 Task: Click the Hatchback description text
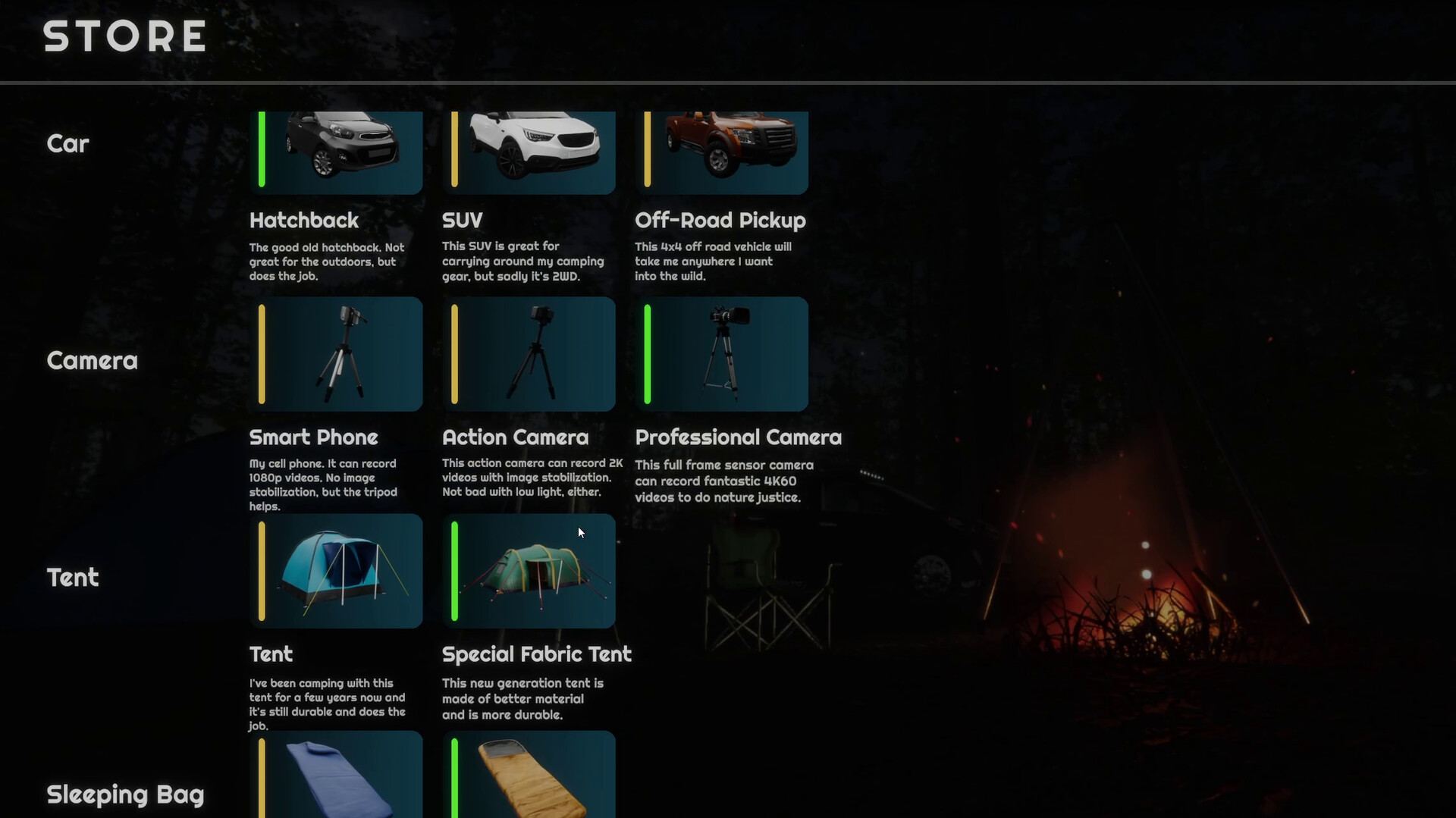click(326, 261)
